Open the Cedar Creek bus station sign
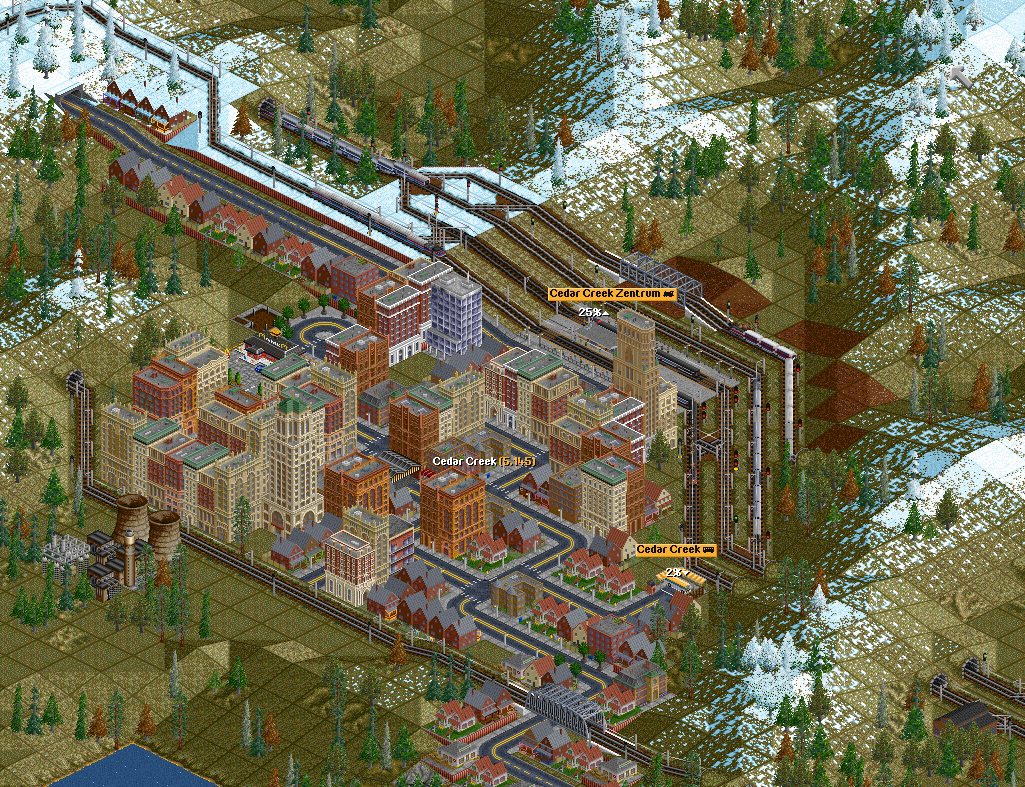Screen dimensions: 1025x787 [676, 550]
